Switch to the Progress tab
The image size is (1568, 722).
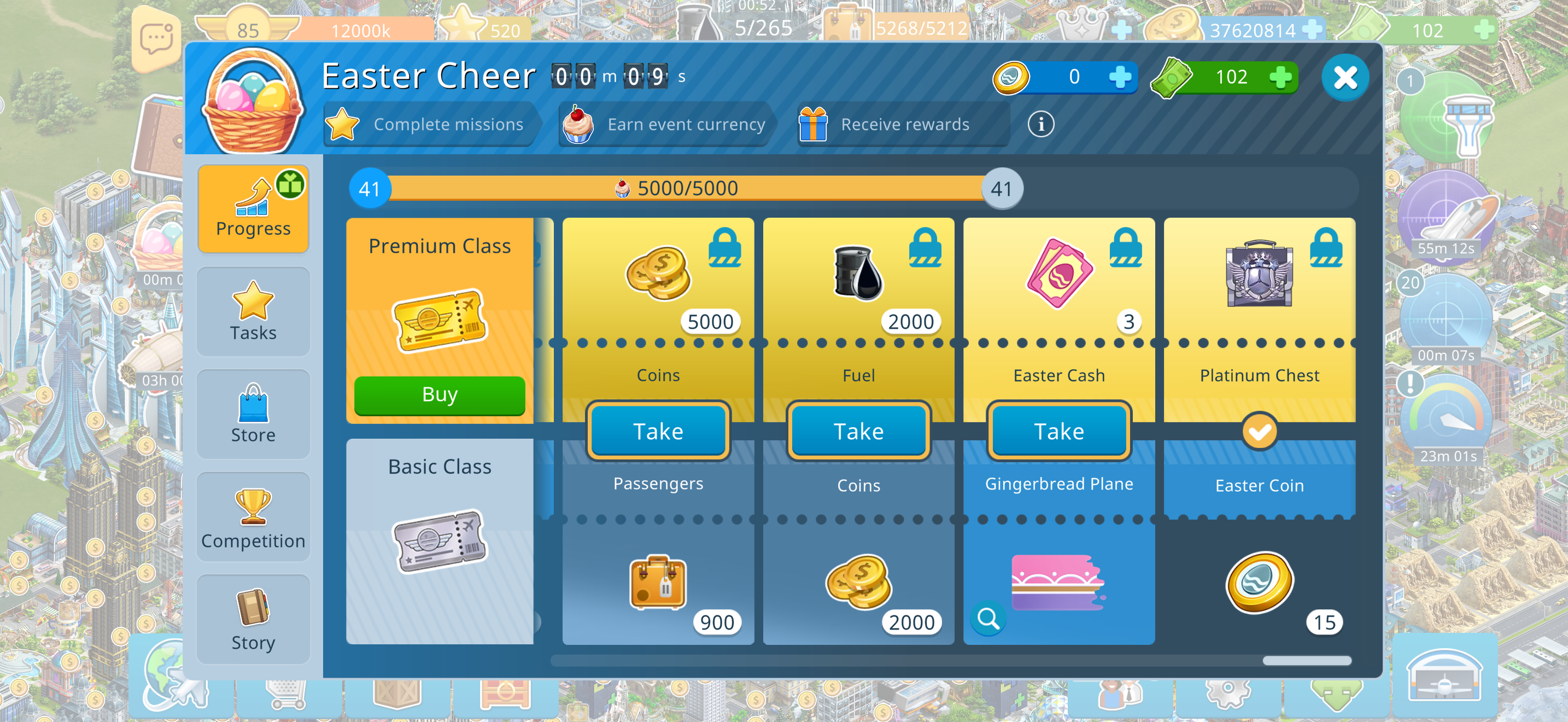[x=253, y=208]
